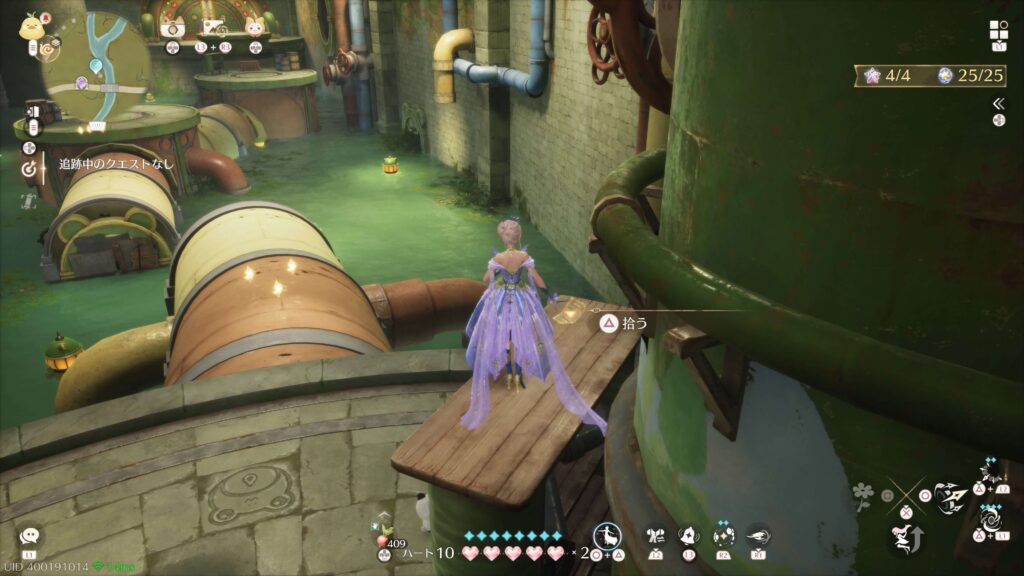Open the four-squares main menu icon
The image size is (1024, 576).
998,30
